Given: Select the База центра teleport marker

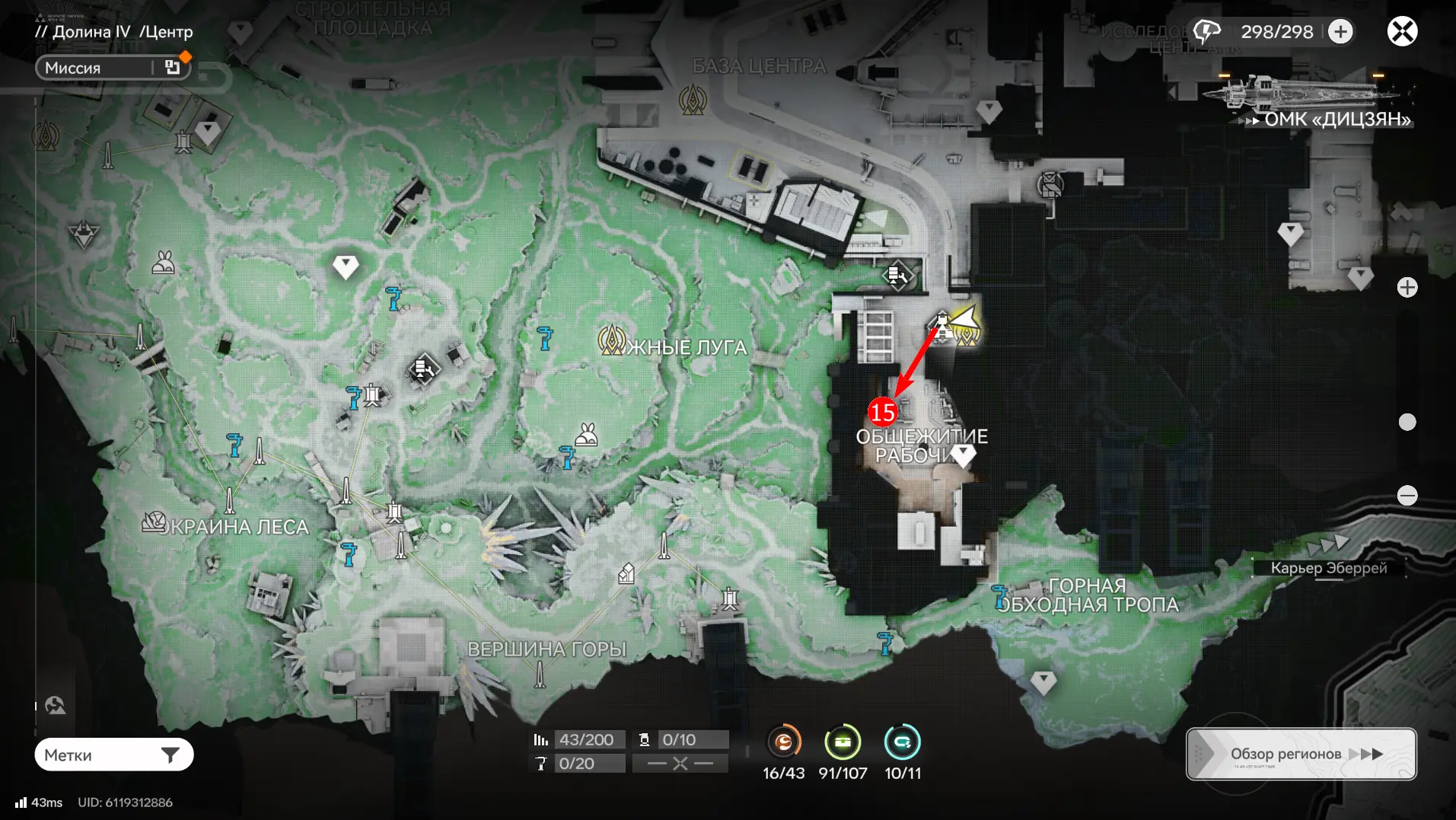Looking at the screenshot, I should tap(693, 100).
